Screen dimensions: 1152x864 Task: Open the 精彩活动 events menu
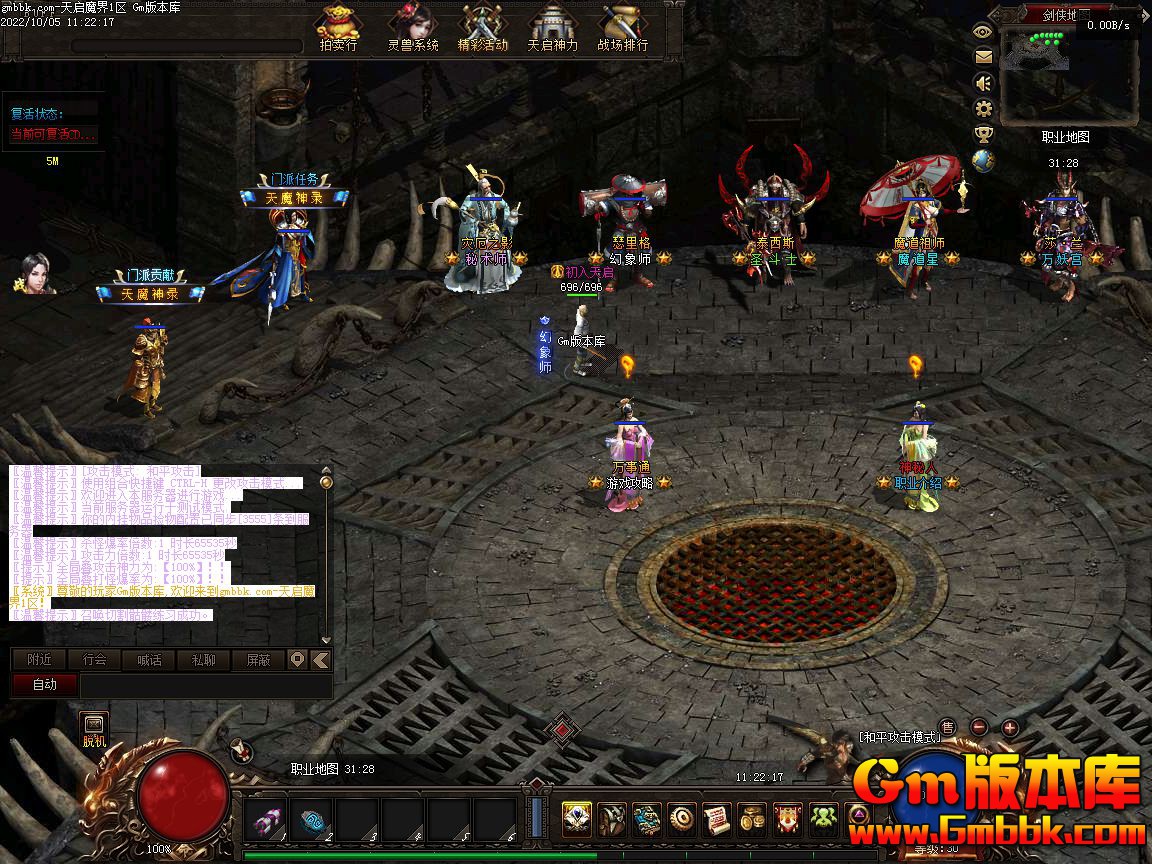click(x=483, y=28)
